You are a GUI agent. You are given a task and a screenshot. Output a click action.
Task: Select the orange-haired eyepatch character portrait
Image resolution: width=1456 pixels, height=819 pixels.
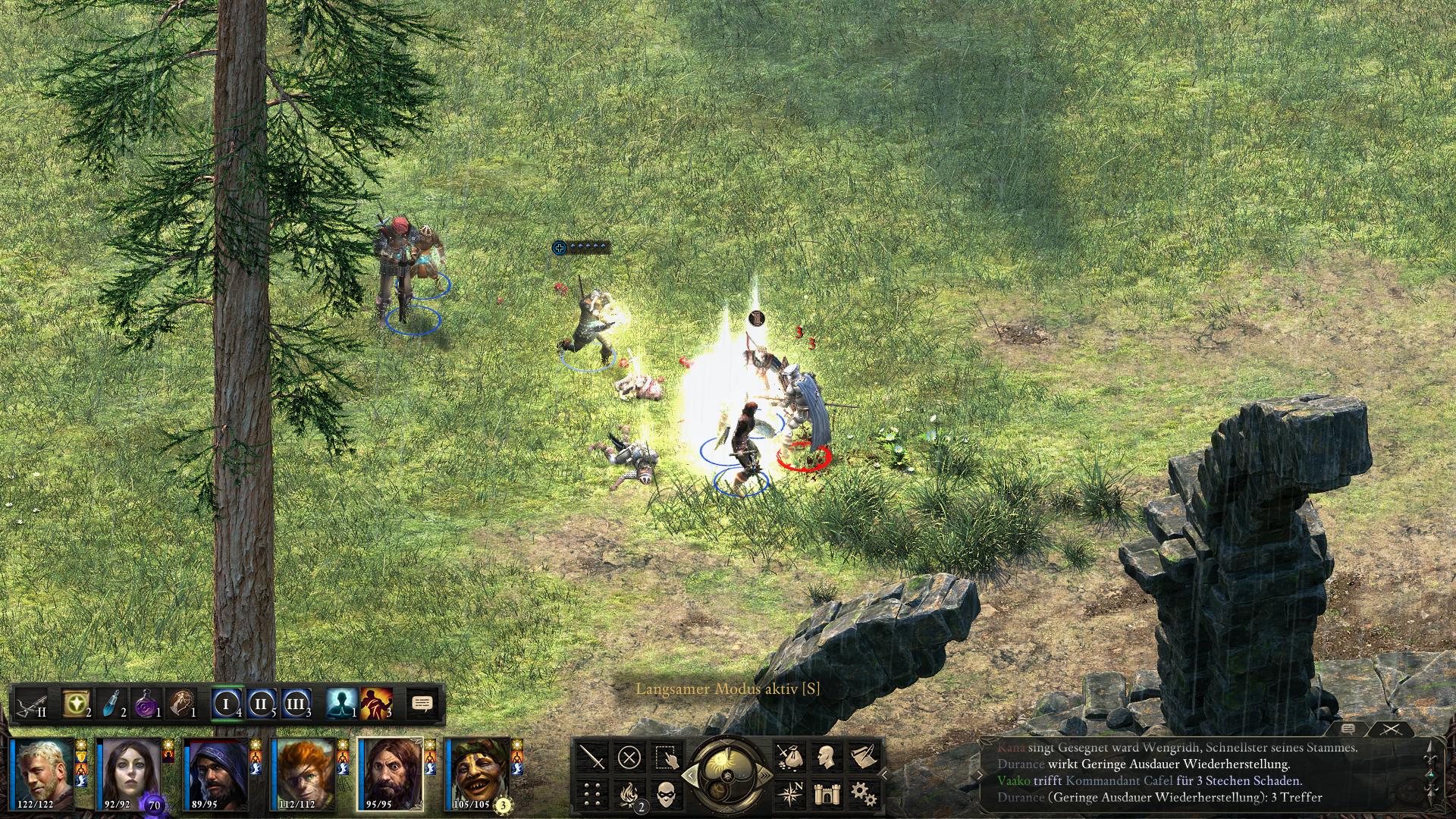pos(303,772)
